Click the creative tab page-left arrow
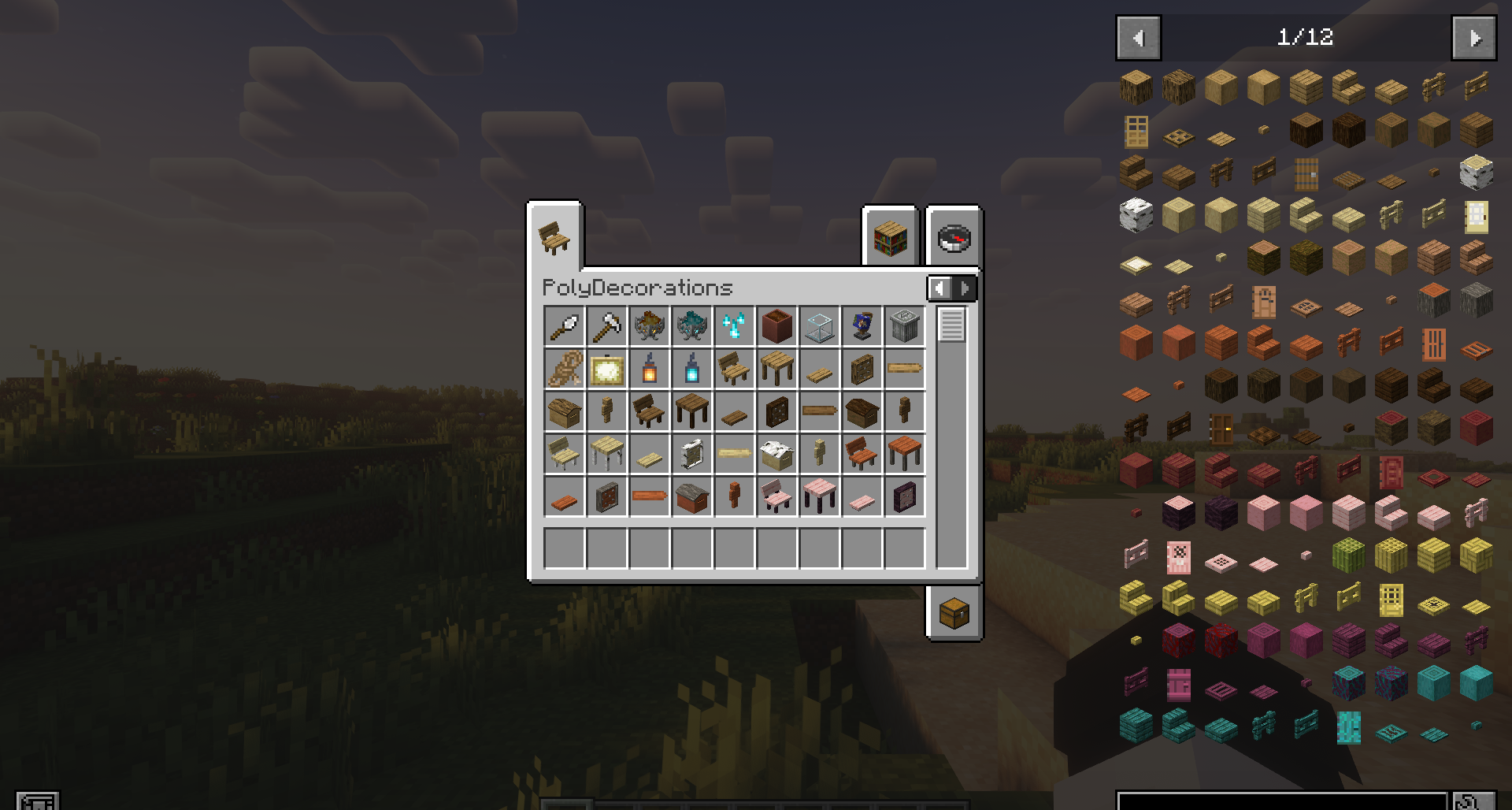The image size is (1512, 810). tap(939, 288)
